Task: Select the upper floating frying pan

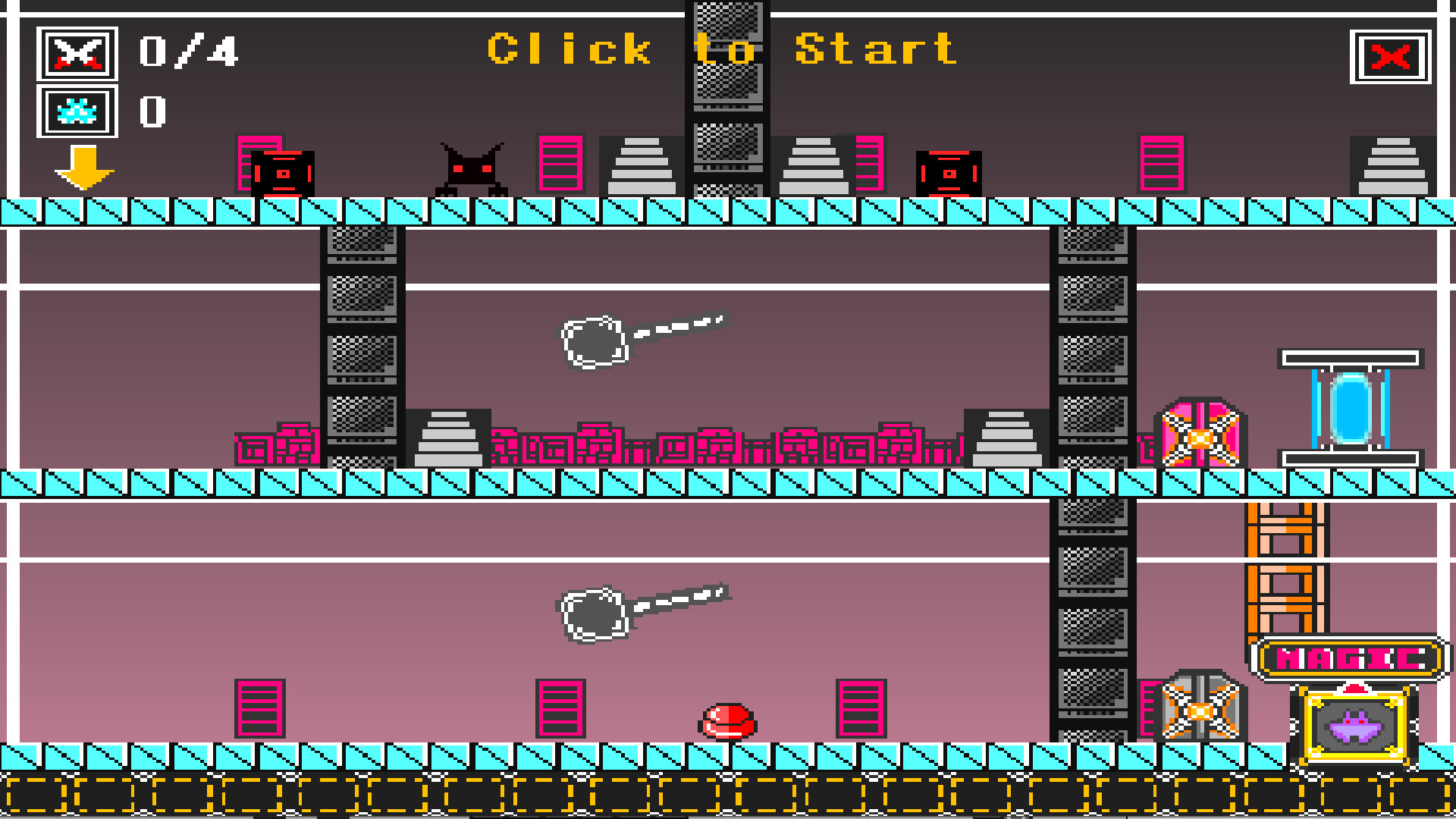Action: (x=595, y=341)
